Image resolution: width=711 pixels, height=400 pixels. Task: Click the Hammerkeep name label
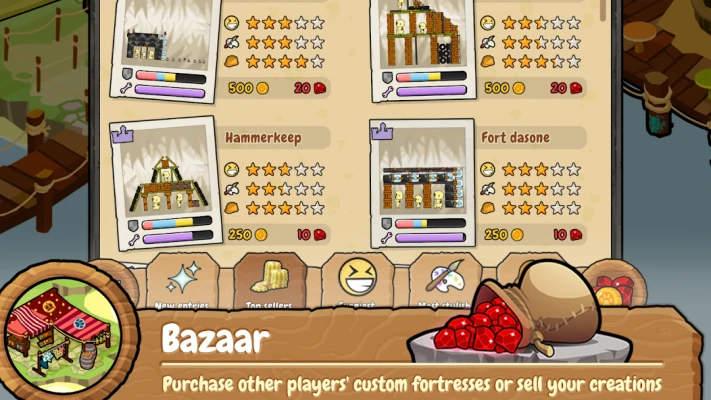[262, 136]
